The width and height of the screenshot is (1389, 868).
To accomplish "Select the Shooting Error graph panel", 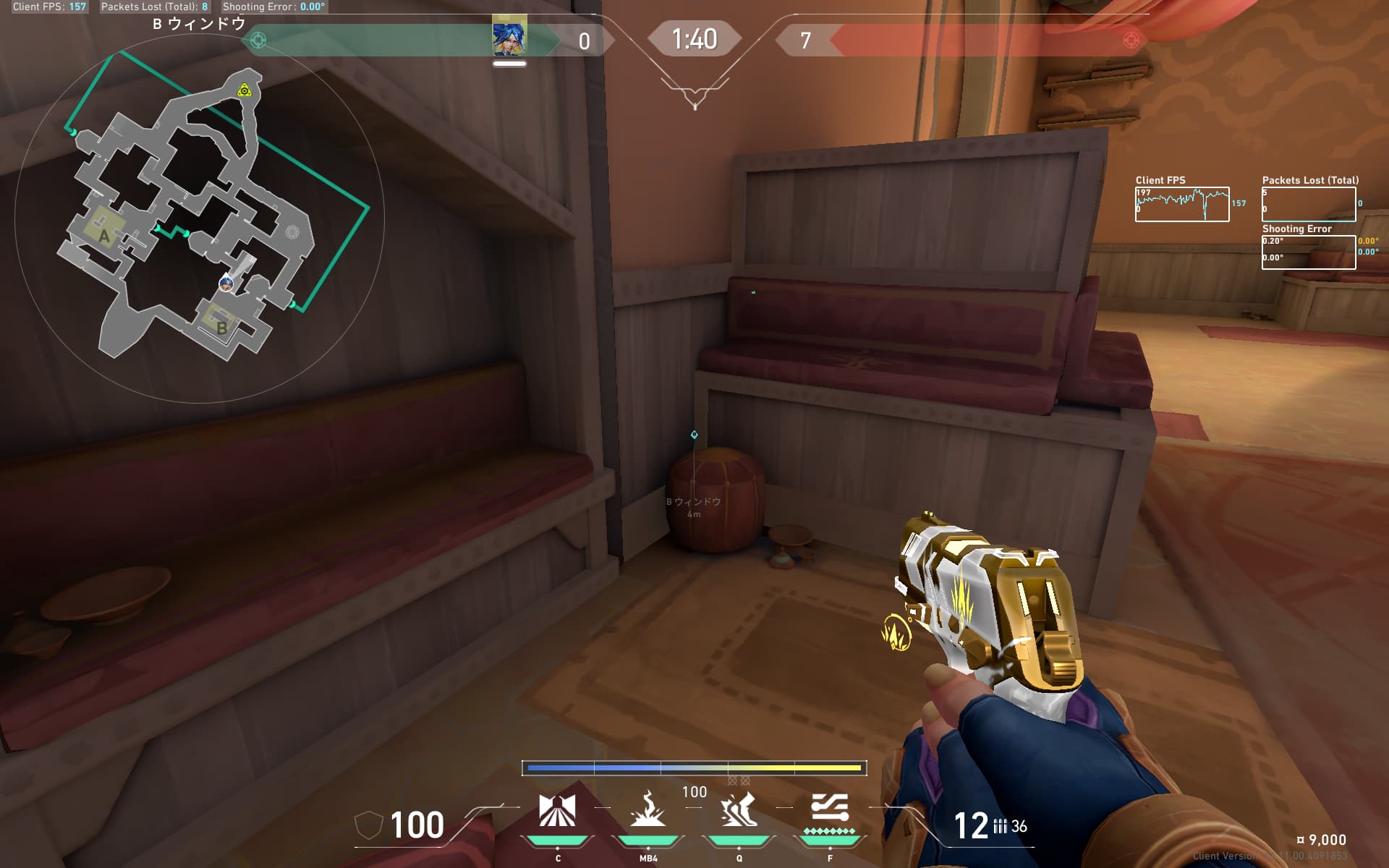I will coord(1308,252).
